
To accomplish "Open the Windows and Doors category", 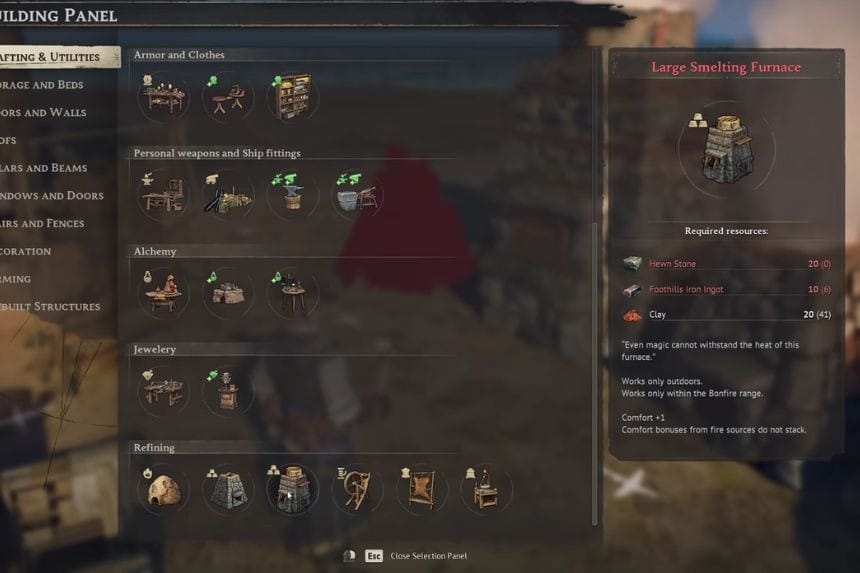I will click(52, 196).
